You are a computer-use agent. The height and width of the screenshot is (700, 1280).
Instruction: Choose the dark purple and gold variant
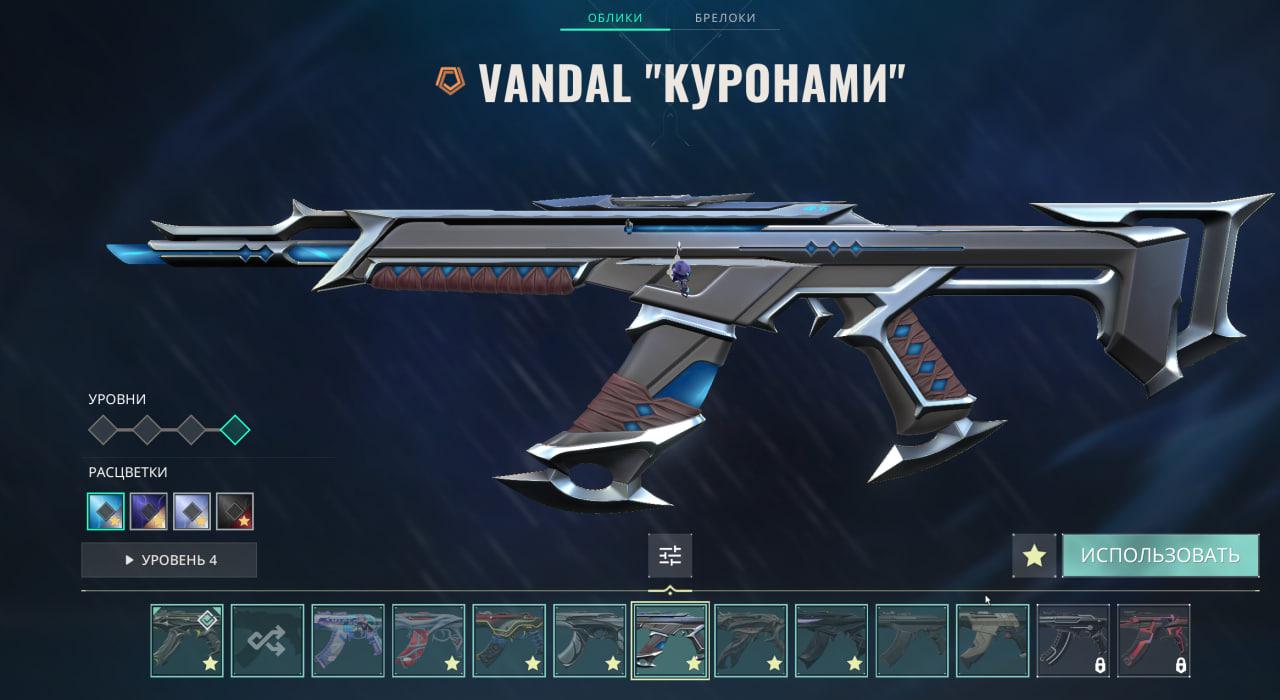pos(149,511)
